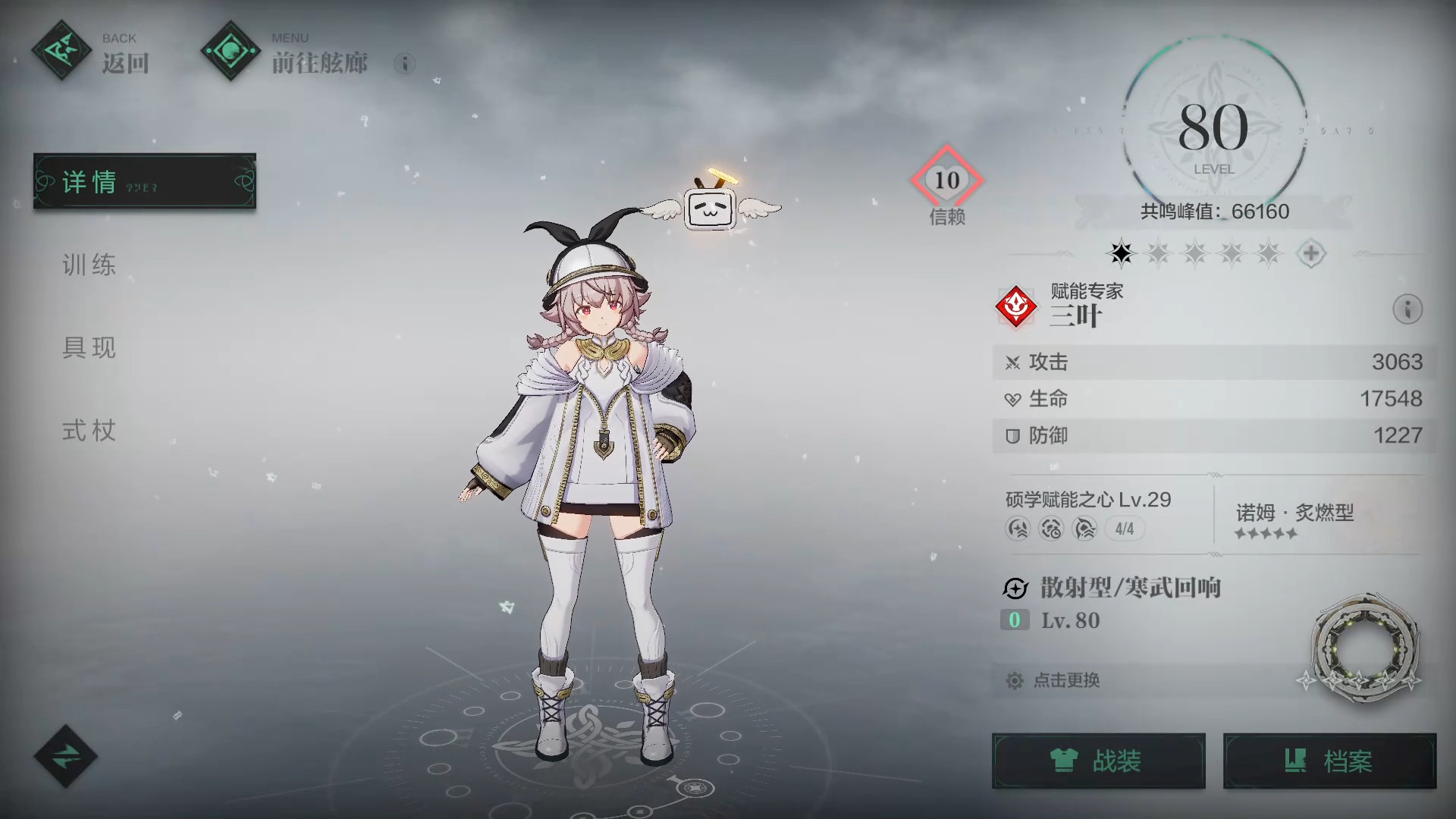1456x819 pixels.
Task: Open the 战装 outfit button
Action: (x=1098, y=761)
